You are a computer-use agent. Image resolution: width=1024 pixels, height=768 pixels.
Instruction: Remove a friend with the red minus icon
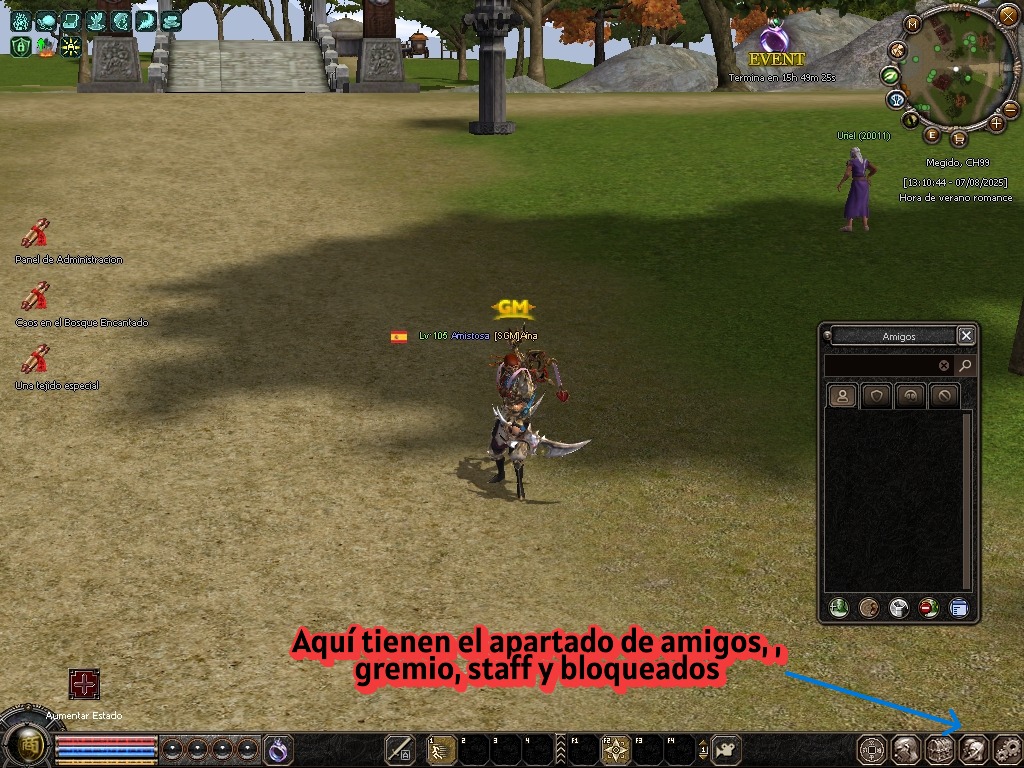(x=929, y=607)
